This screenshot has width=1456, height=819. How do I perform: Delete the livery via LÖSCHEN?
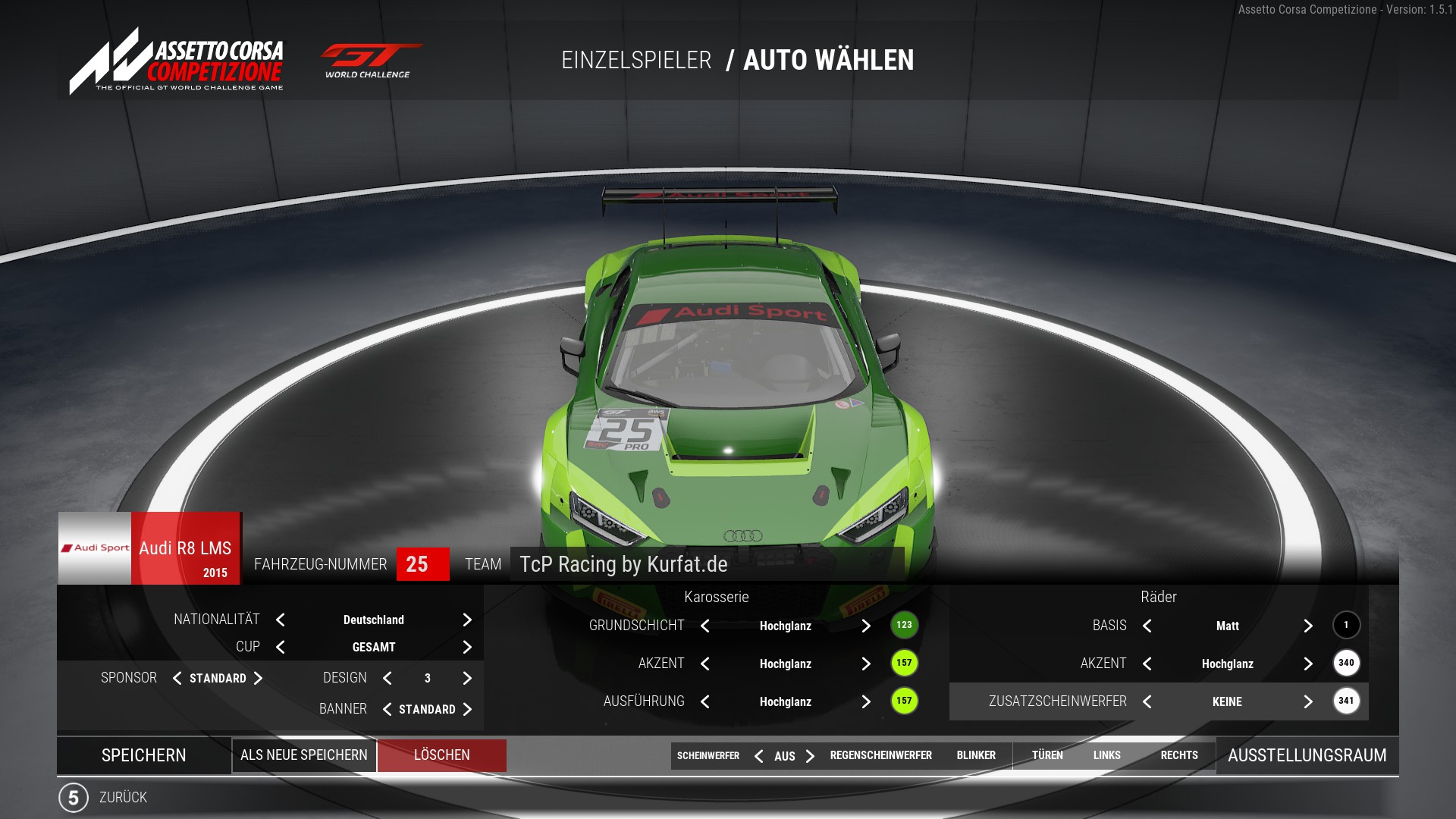441,755
